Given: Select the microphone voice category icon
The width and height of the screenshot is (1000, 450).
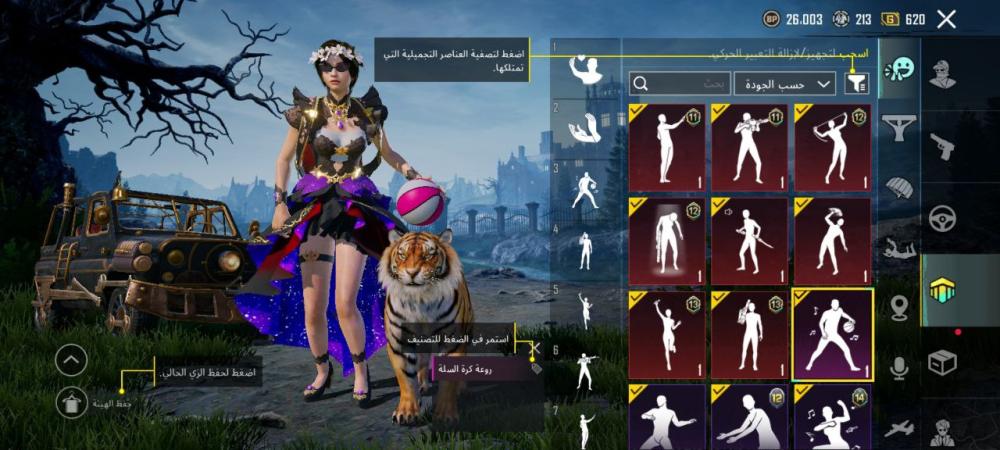Looking at the screenshot, I should point(899,368).
